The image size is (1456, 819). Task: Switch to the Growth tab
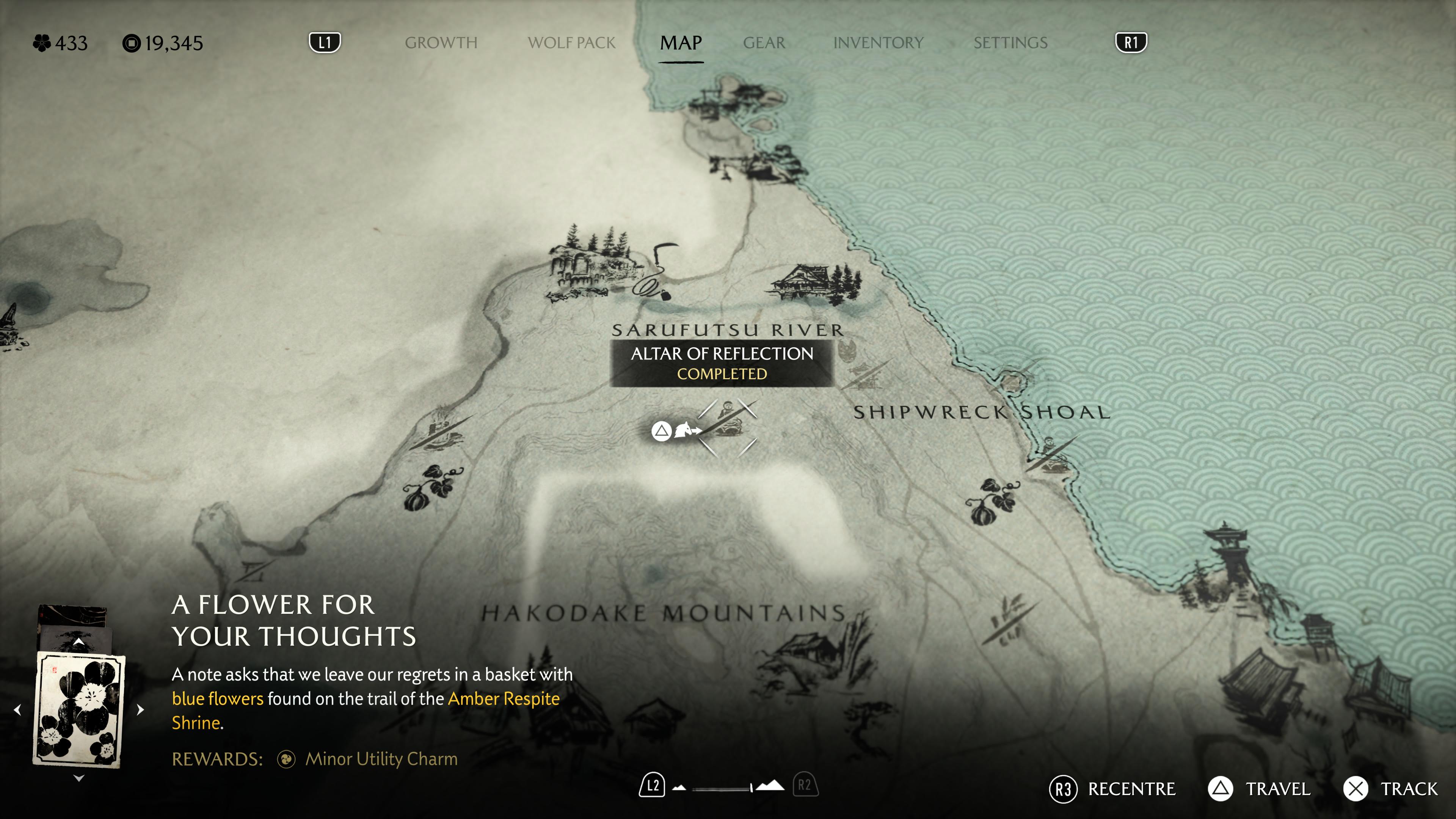pos(441,43)
